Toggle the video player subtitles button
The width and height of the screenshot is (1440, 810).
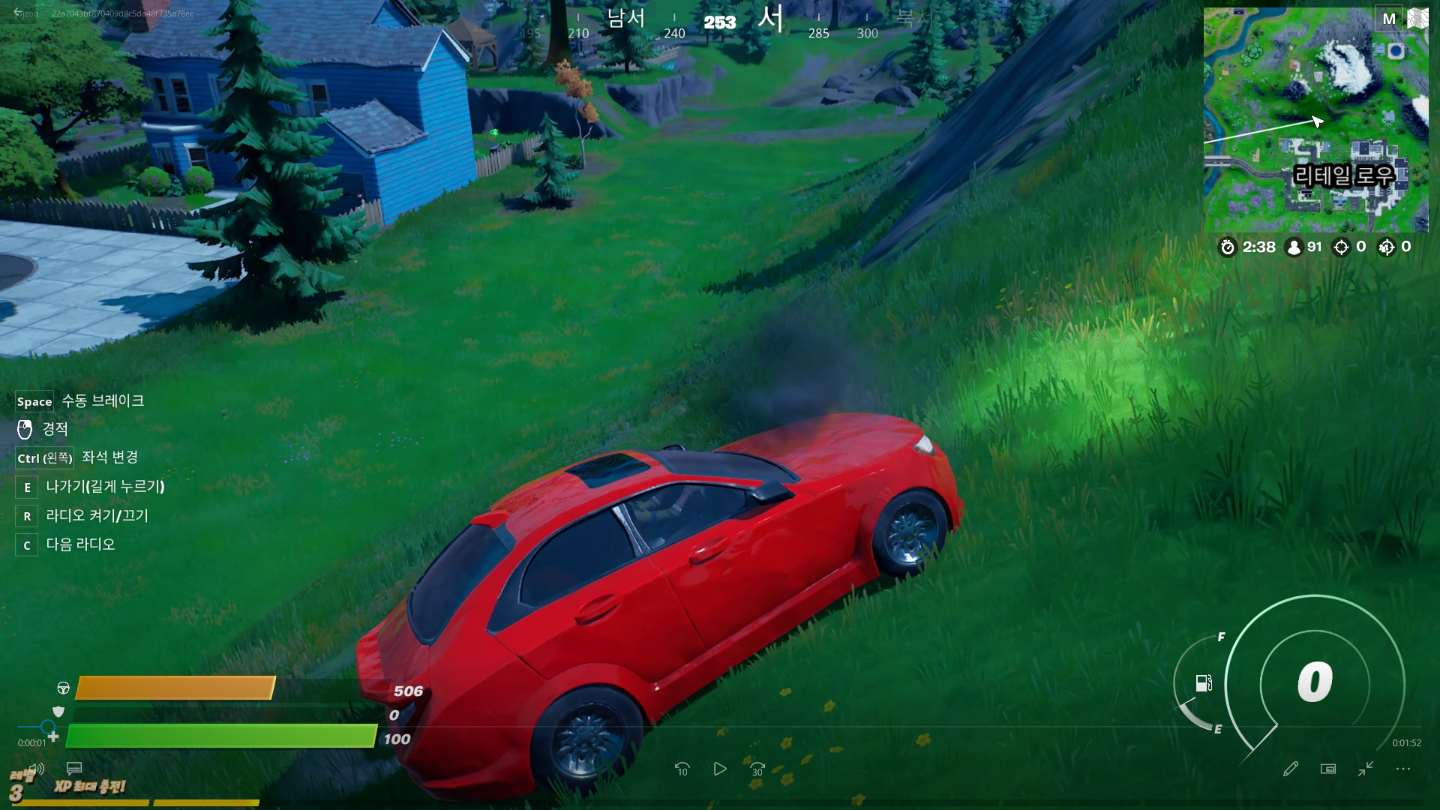(x=74, y=769)
